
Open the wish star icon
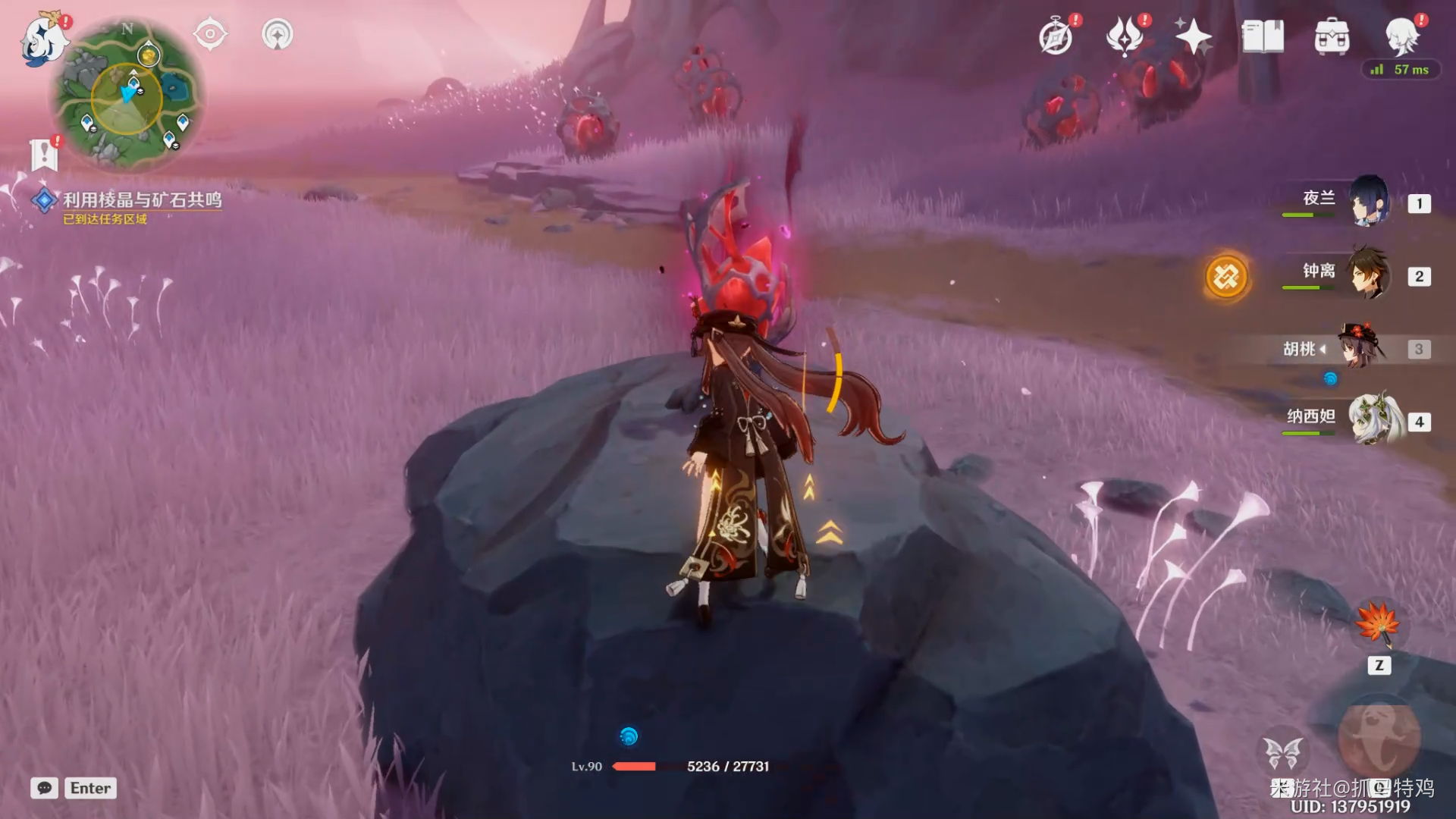(1193, 36)
